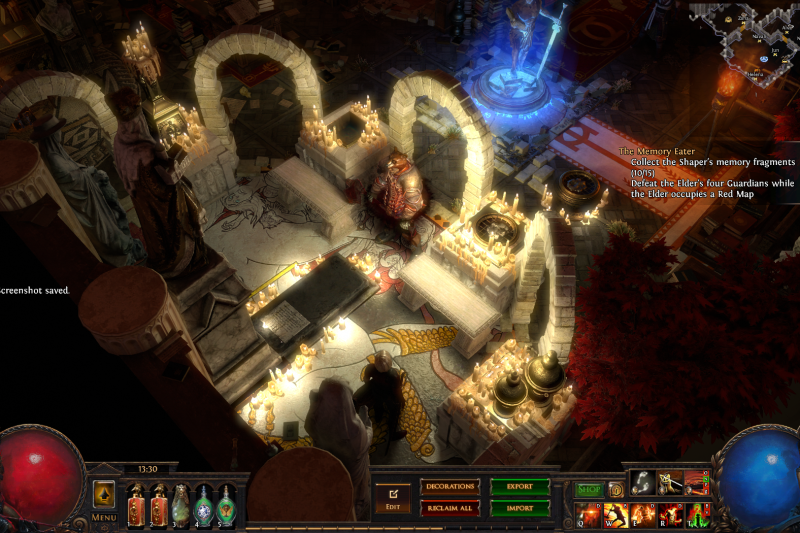Activate the W skill icon
The image size is (800, 533).
click(x=615, y=515)
